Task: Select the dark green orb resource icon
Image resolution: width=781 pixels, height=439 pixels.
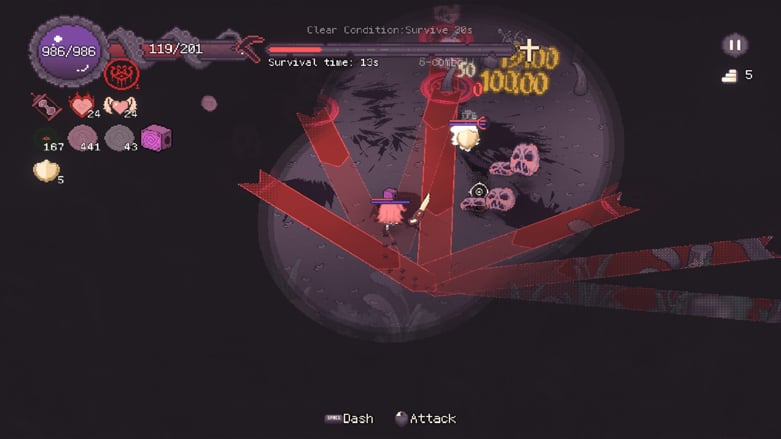Action: (x=45, y=139)
